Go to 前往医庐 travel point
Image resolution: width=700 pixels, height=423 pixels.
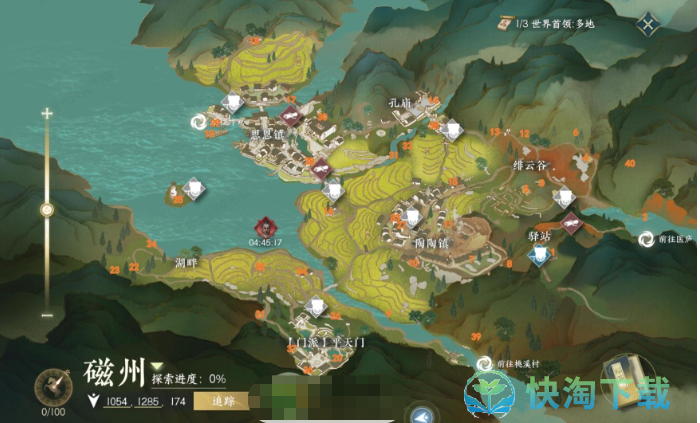tap(646, 239)
